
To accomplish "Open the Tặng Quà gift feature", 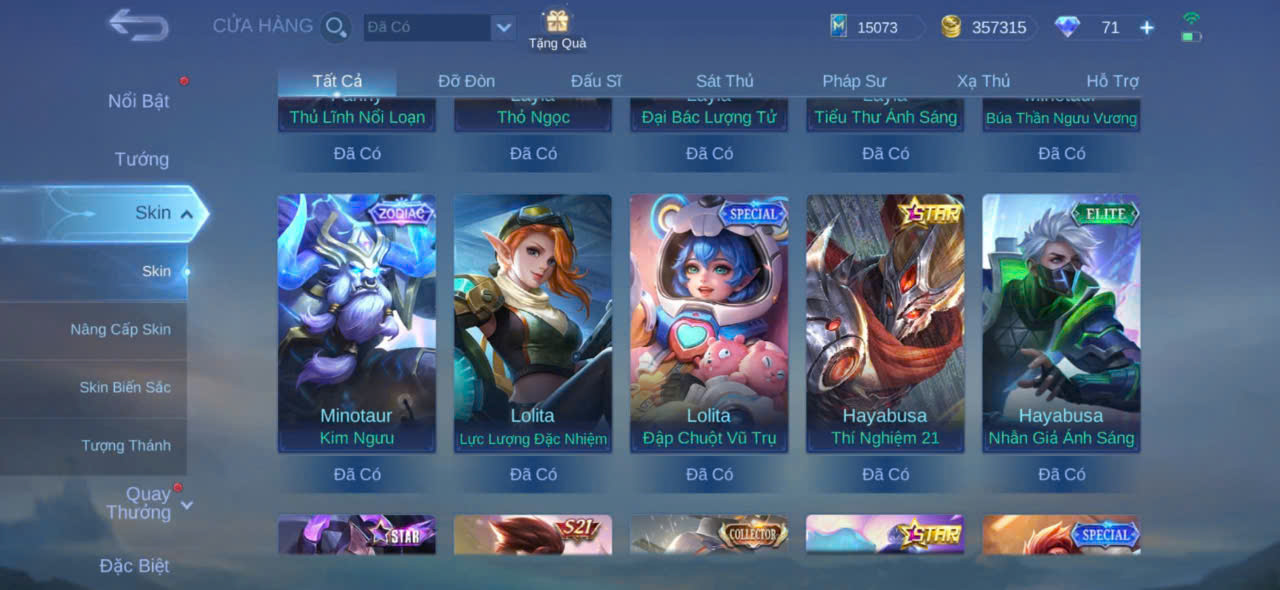I will coord(557,28).
